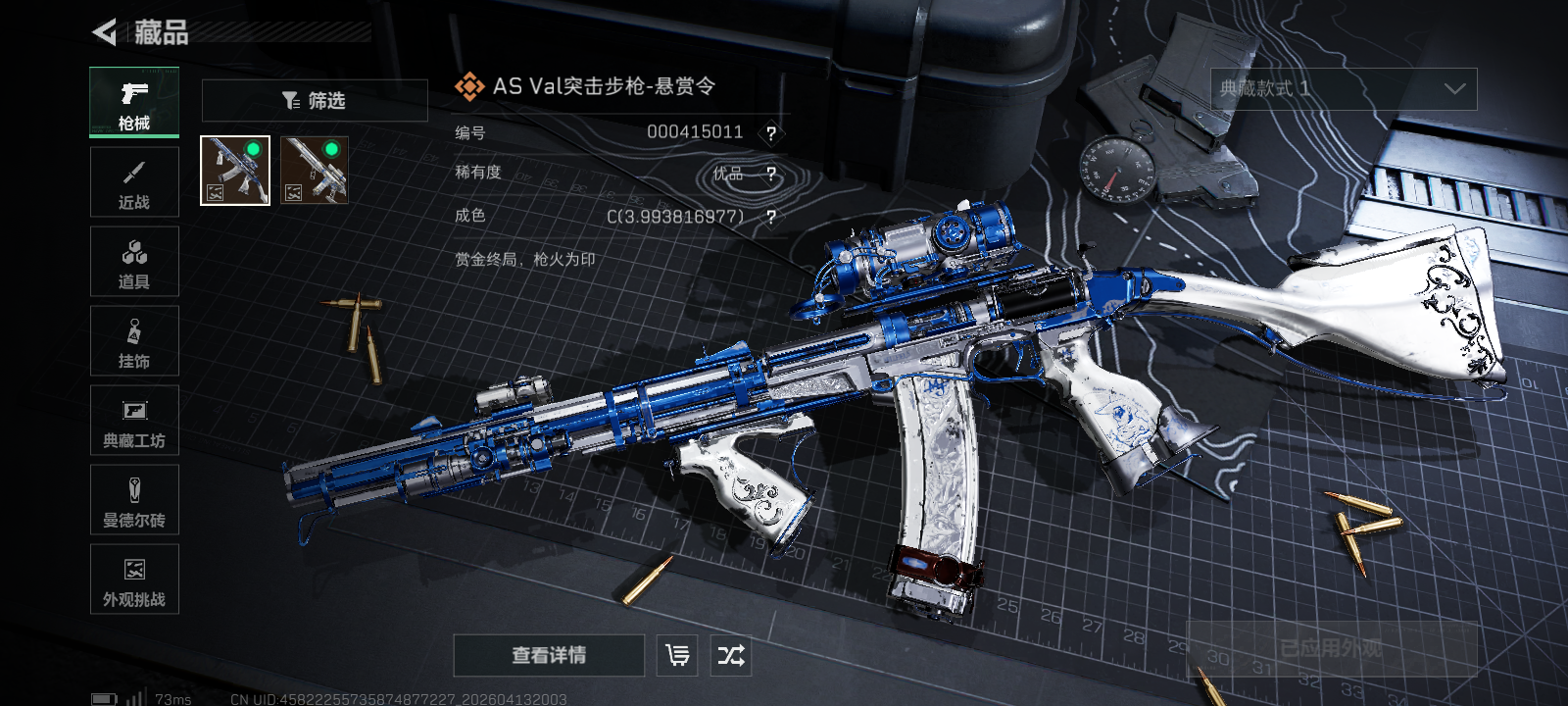1568x706 pixels.
Task: Switch to the 曼德尔砖 tab
Action: [x=134, y=500]
